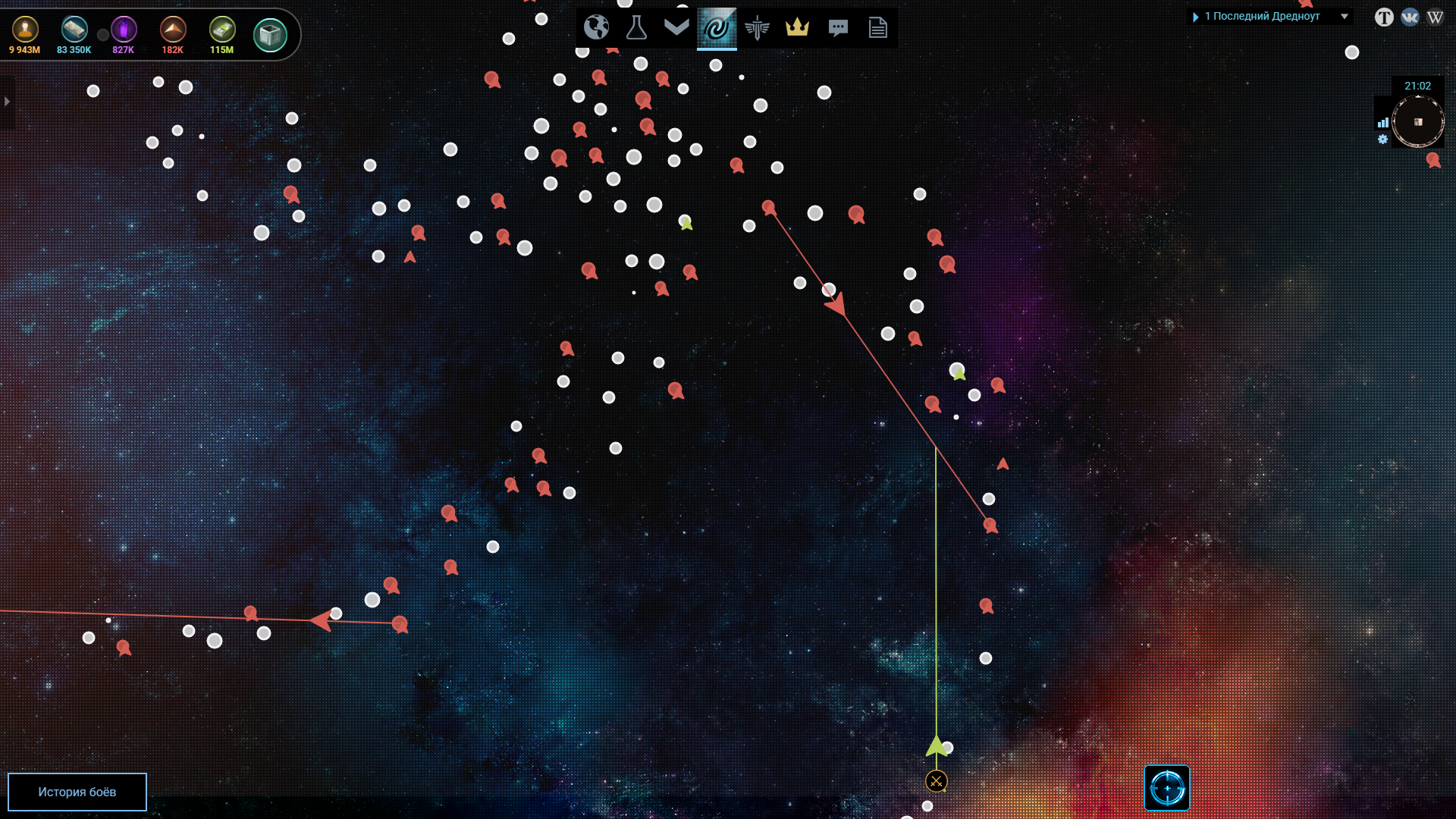The image size is (1456, 819).
Task: Click the round T icon
Action: [1384, 17]
